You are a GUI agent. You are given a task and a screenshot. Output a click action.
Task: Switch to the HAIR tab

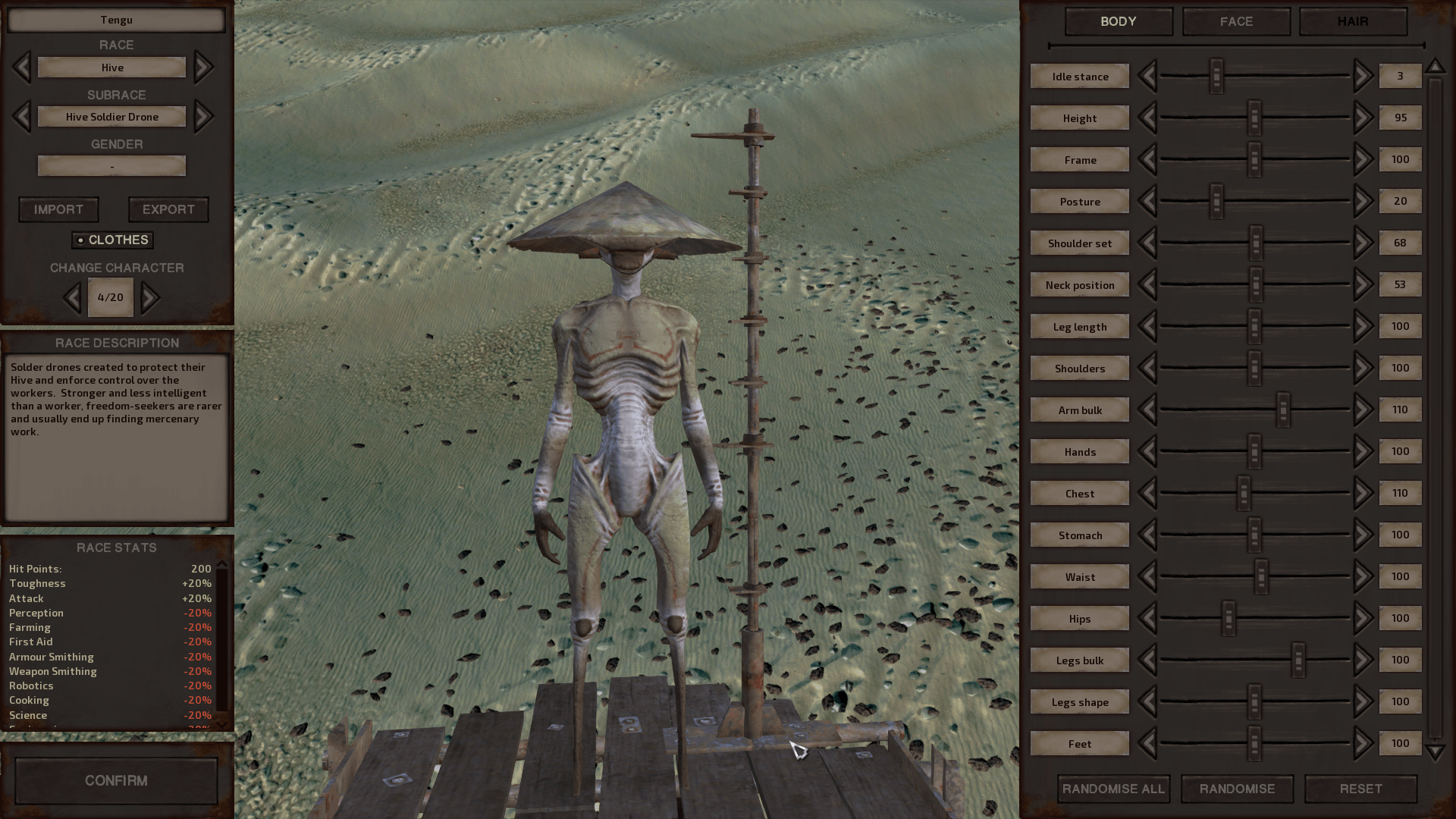[x=1353, y=21]
